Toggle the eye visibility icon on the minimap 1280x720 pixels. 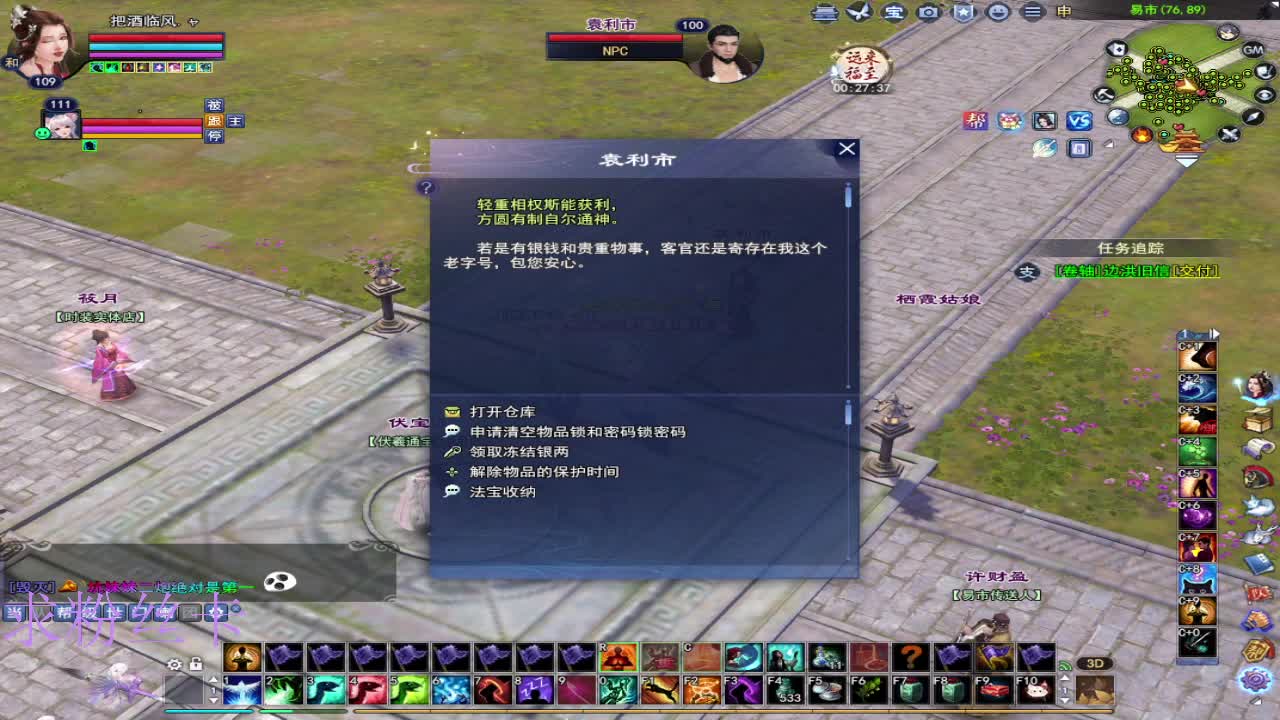point(1265,96)
